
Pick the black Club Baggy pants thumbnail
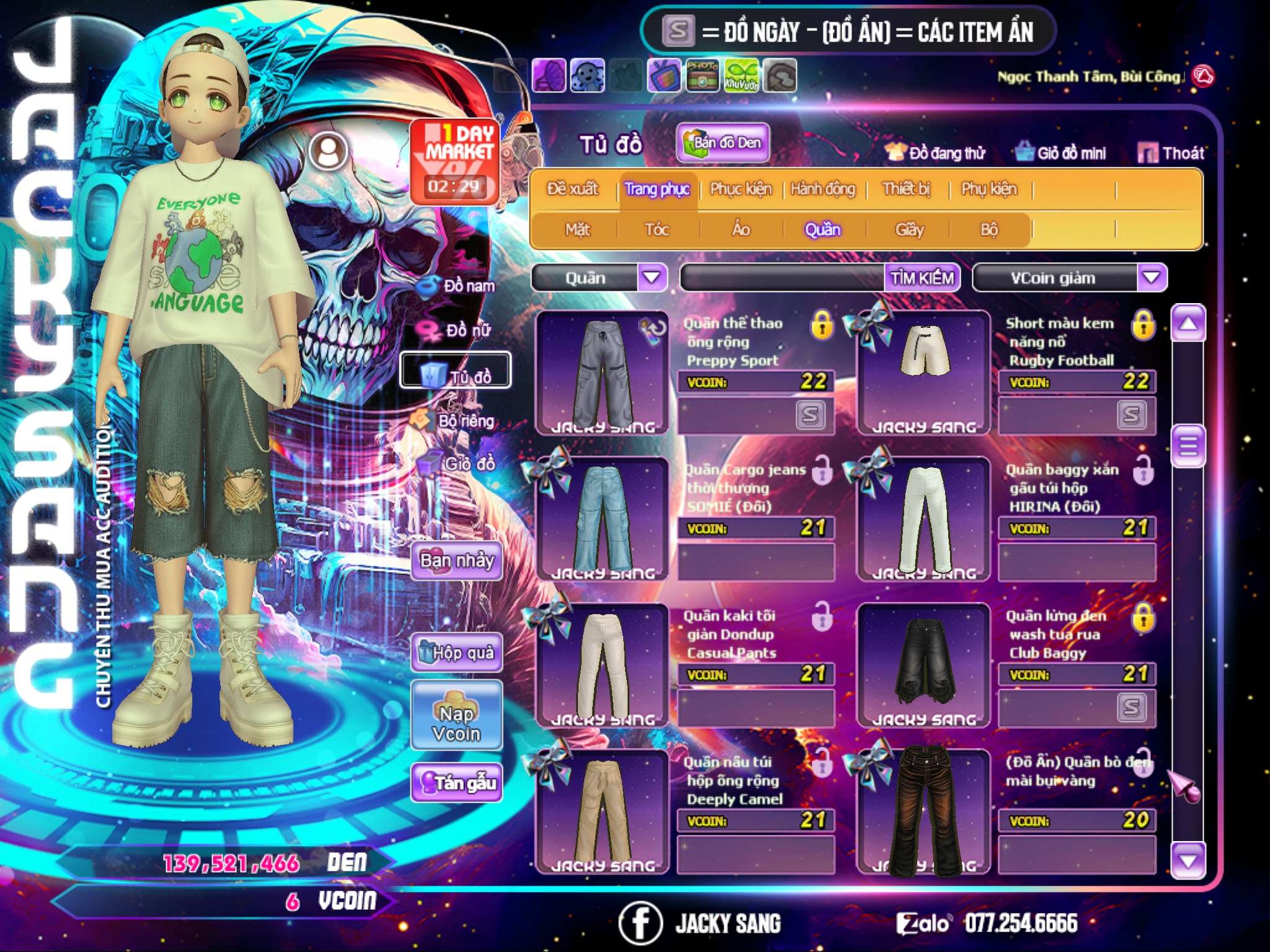tap(923, 665)
